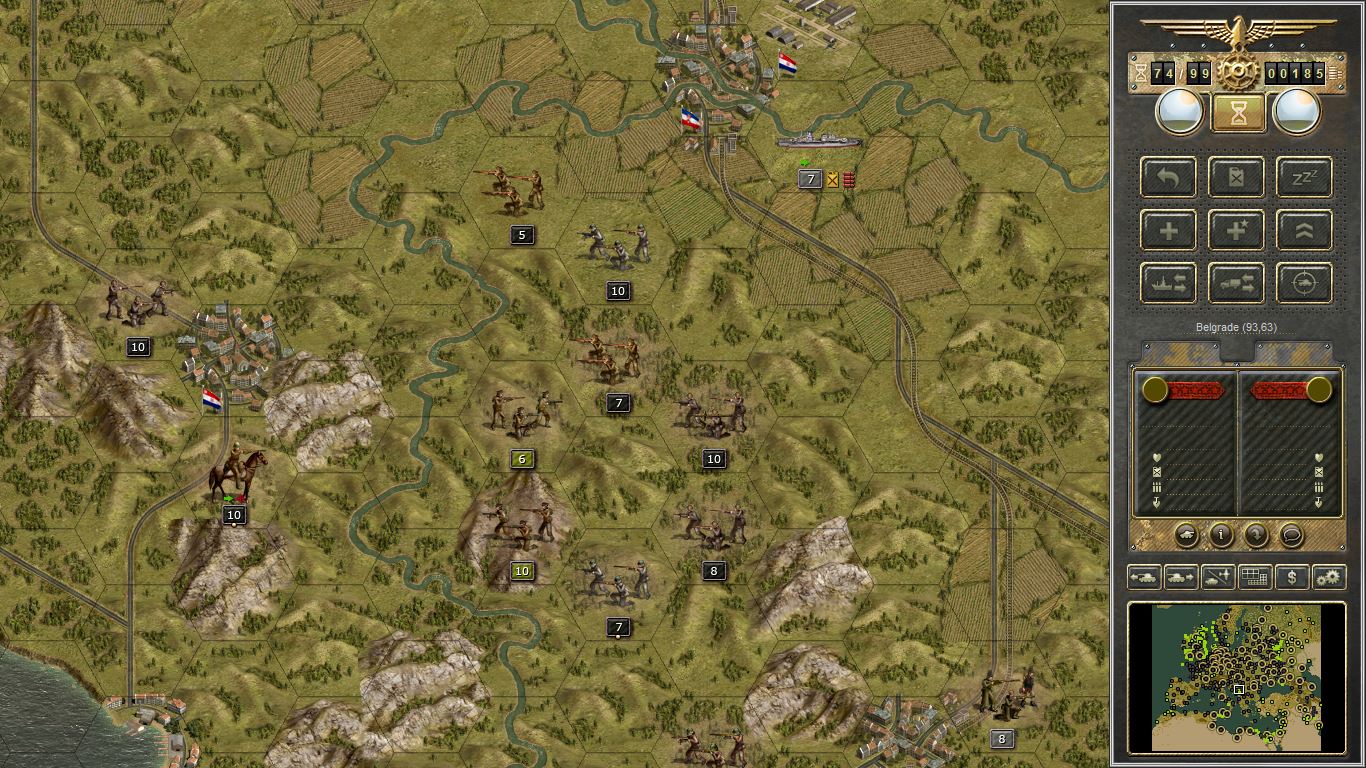Toggle the strategic map overlay

[x=1255, y=577]
